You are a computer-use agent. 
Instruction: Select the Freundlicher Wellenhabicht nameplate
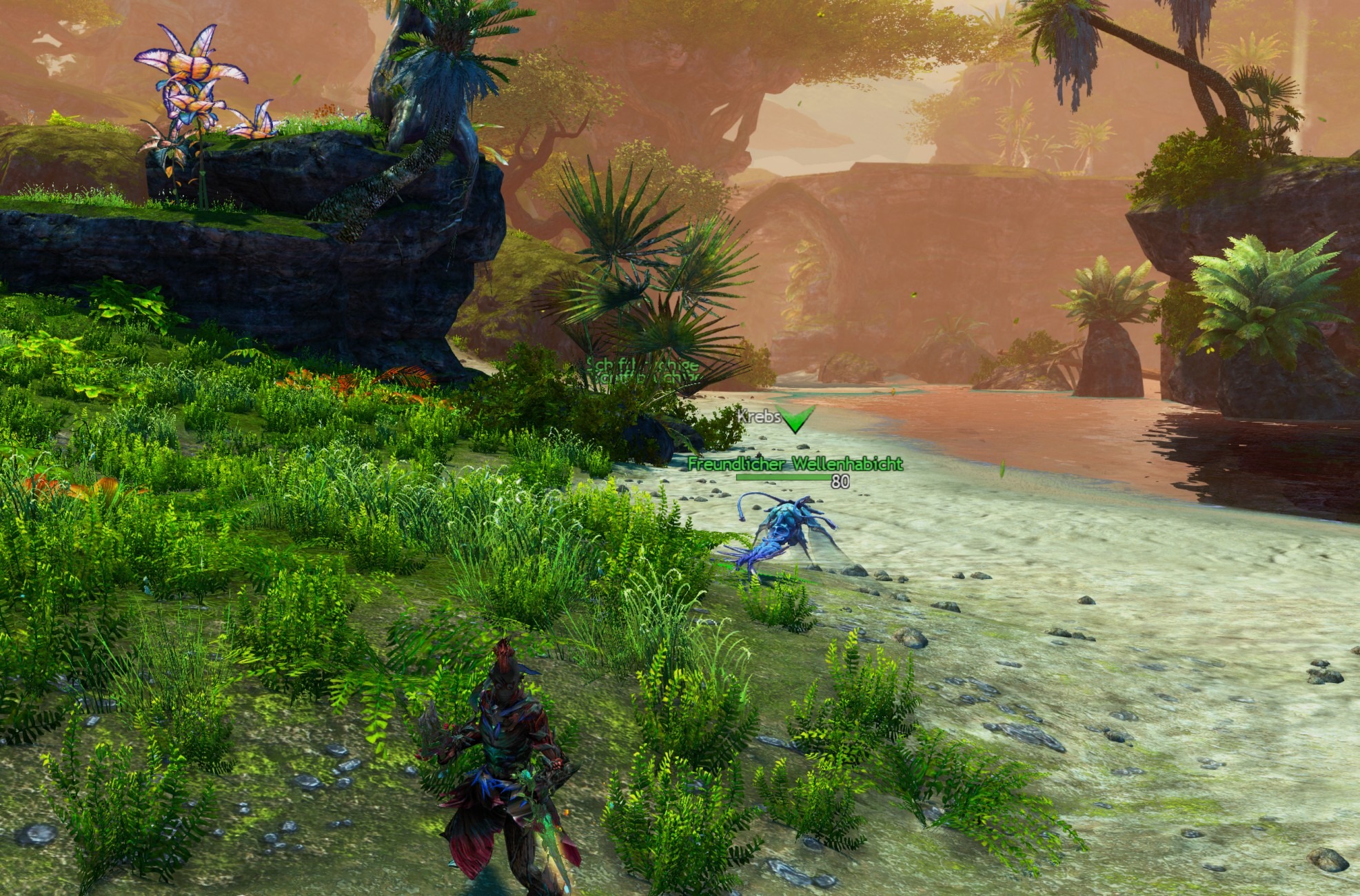point(795,465)
